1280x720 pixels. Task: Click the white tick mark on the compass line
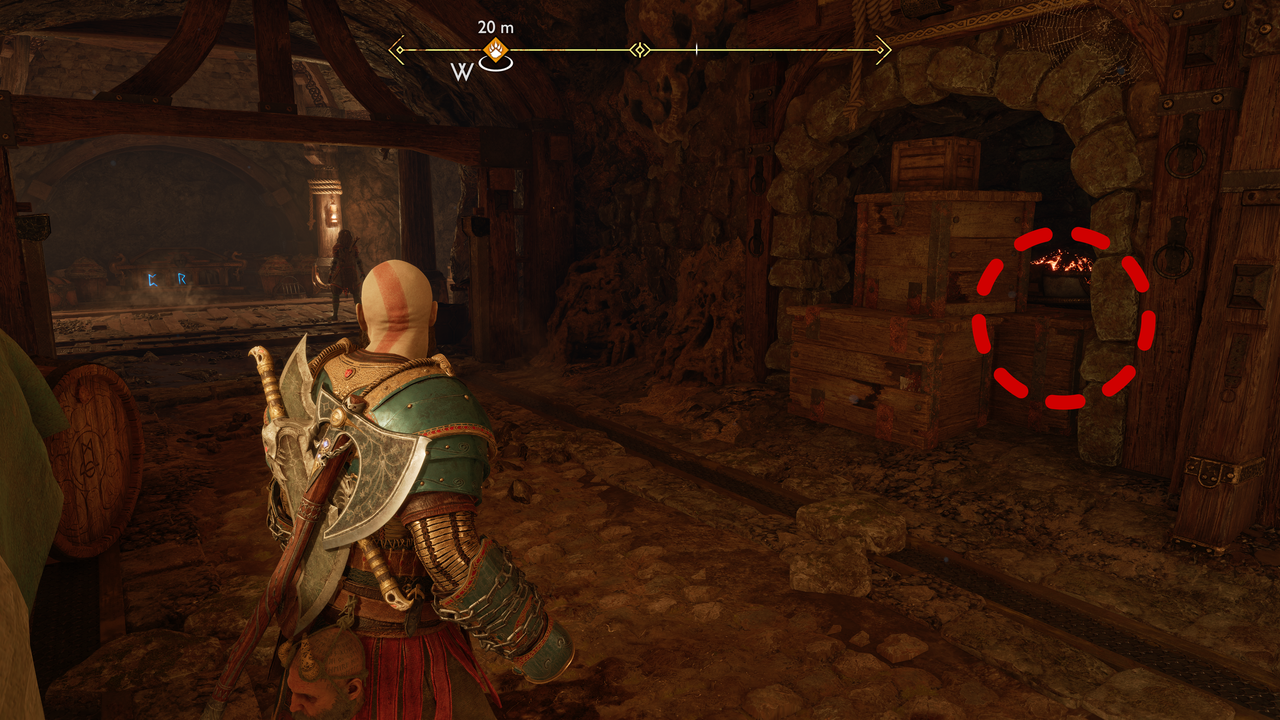696,47
